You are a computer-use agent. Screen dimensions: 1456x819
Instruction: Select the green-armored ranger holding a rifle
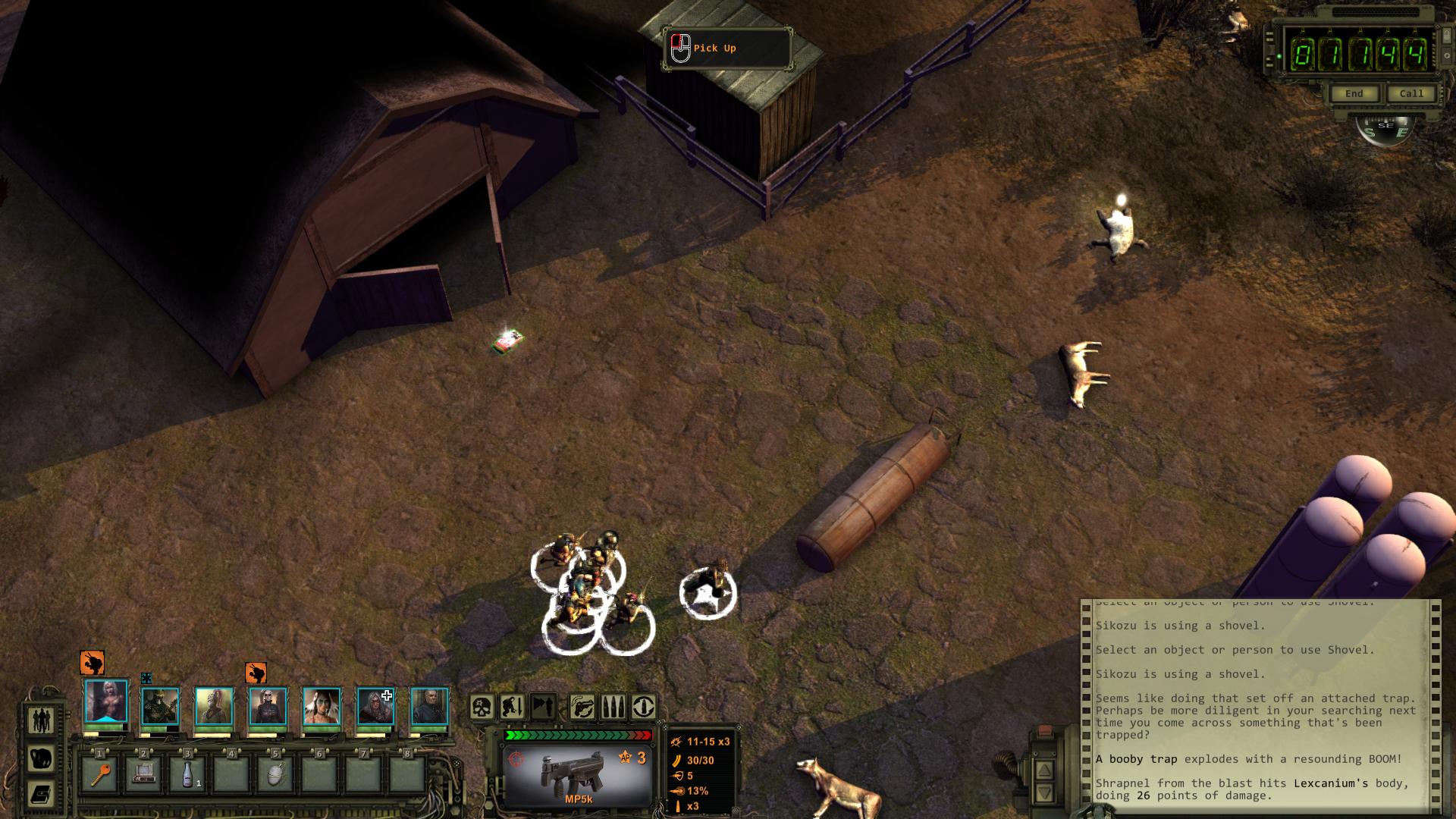click(161, 706)
